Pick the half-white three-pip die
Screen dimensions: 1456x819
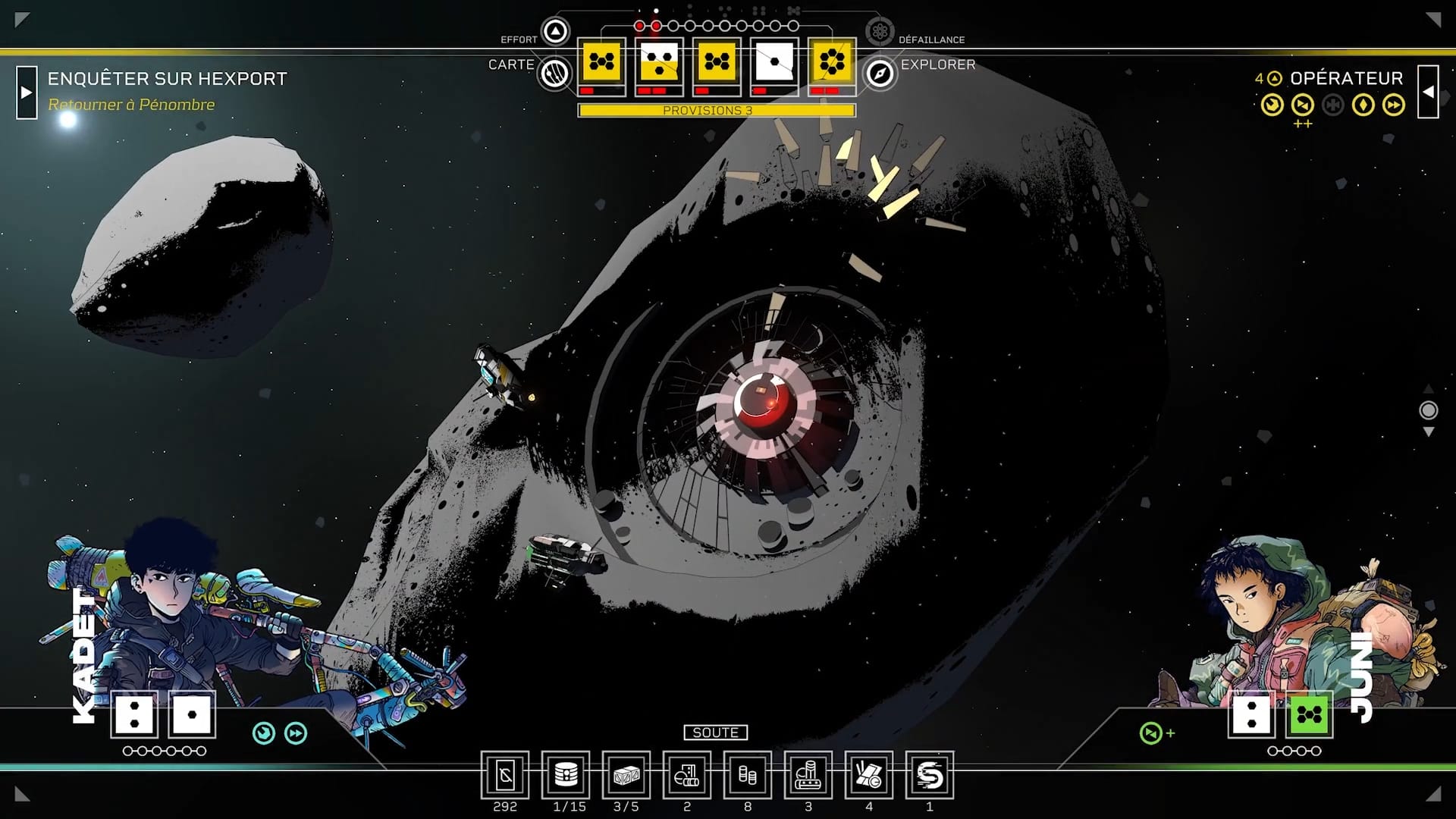(659, 62)
